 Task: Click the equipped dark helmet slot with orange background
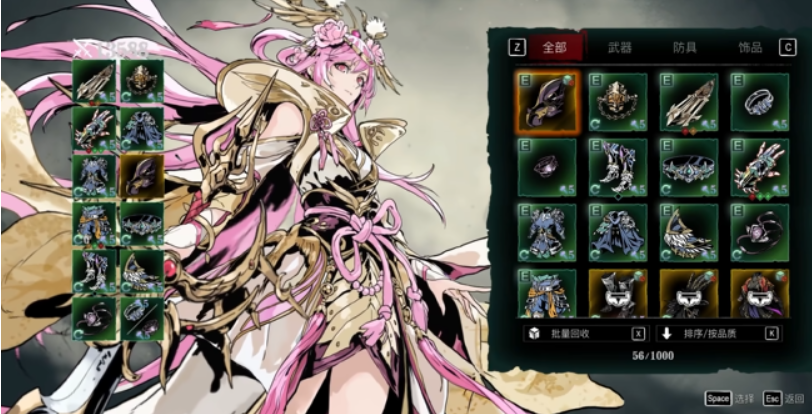[x=143, y=175]
